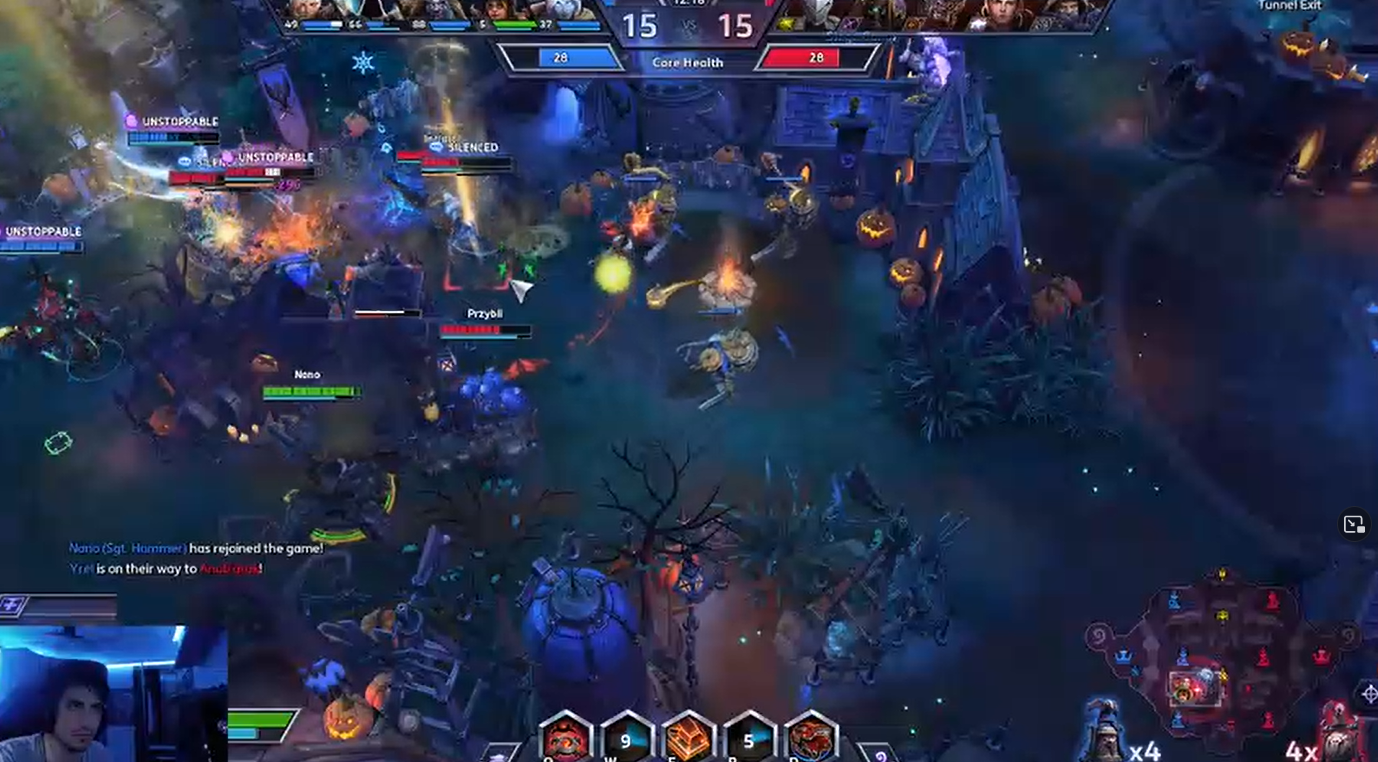Select the W ability showing cooldown 9
Screen dimensions: 1378x762
pyautogui.click(x=626, y=740)
